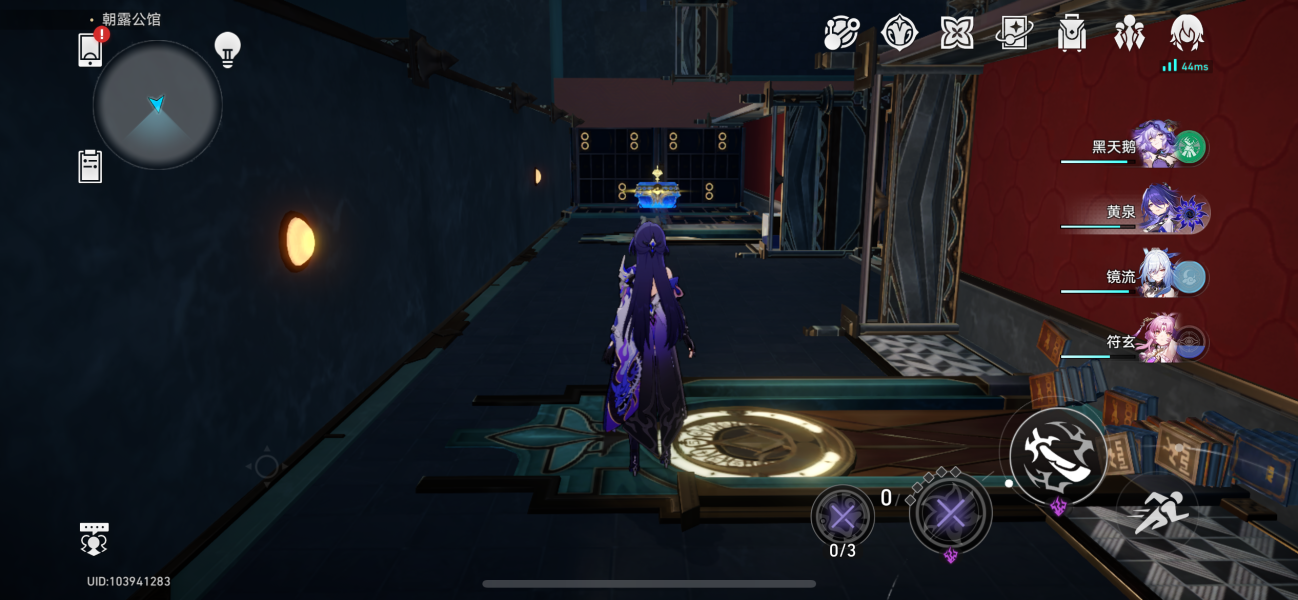Tap the consumable slot showing 0/3

tap(843, 518)
